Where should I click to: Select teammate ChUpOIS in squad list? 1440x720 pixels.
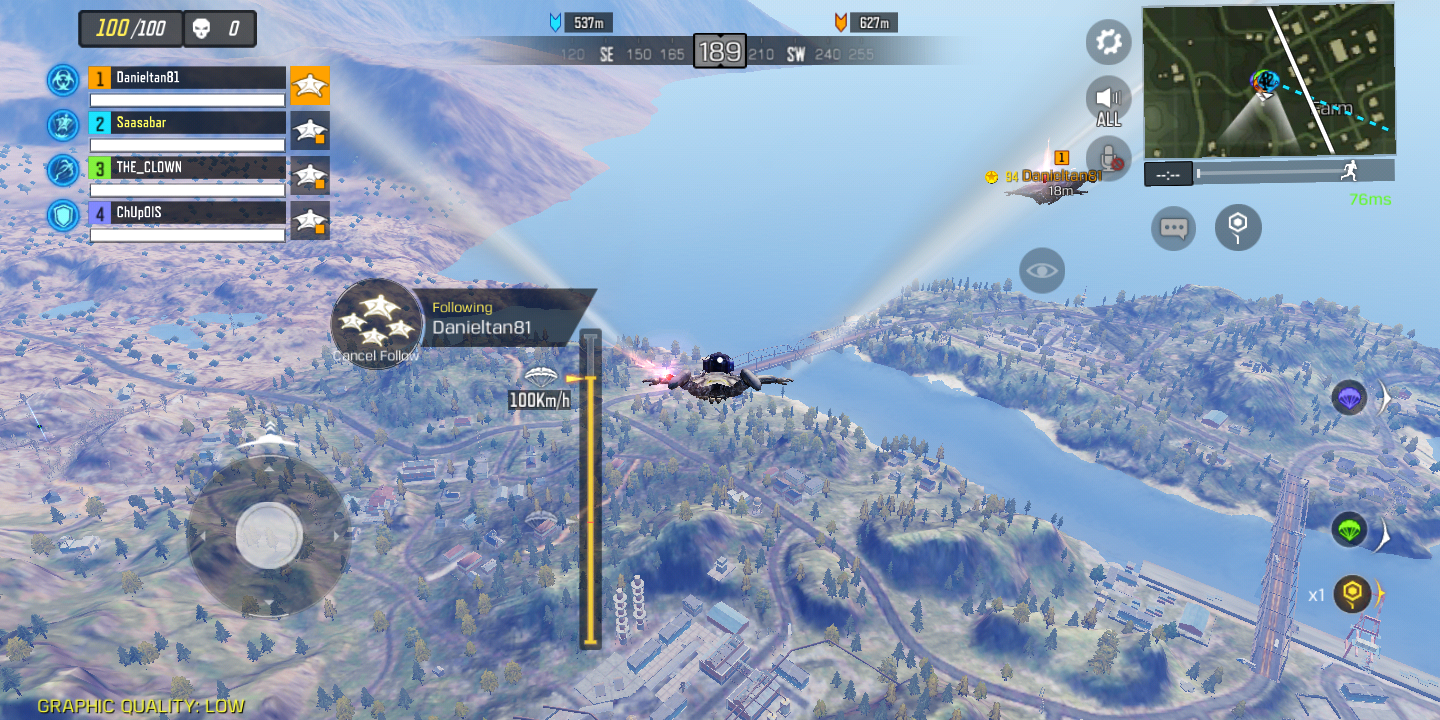[187, 213]
